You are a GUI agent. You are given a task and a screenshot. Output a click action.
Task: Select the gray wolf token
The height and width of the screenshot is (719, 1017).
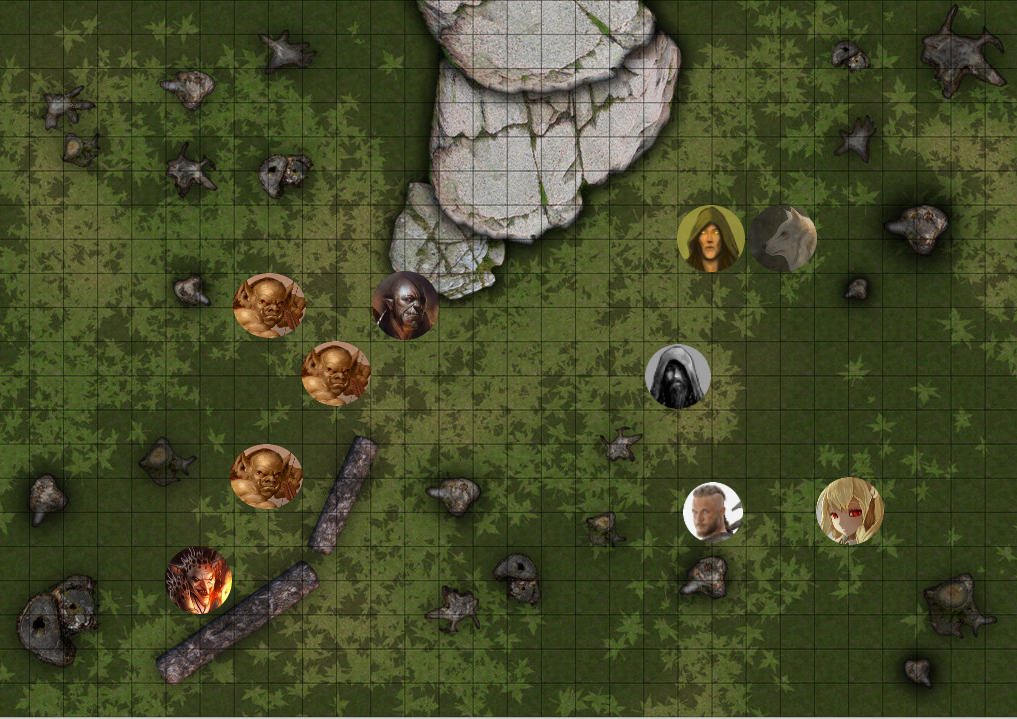(x=783, y=239)
